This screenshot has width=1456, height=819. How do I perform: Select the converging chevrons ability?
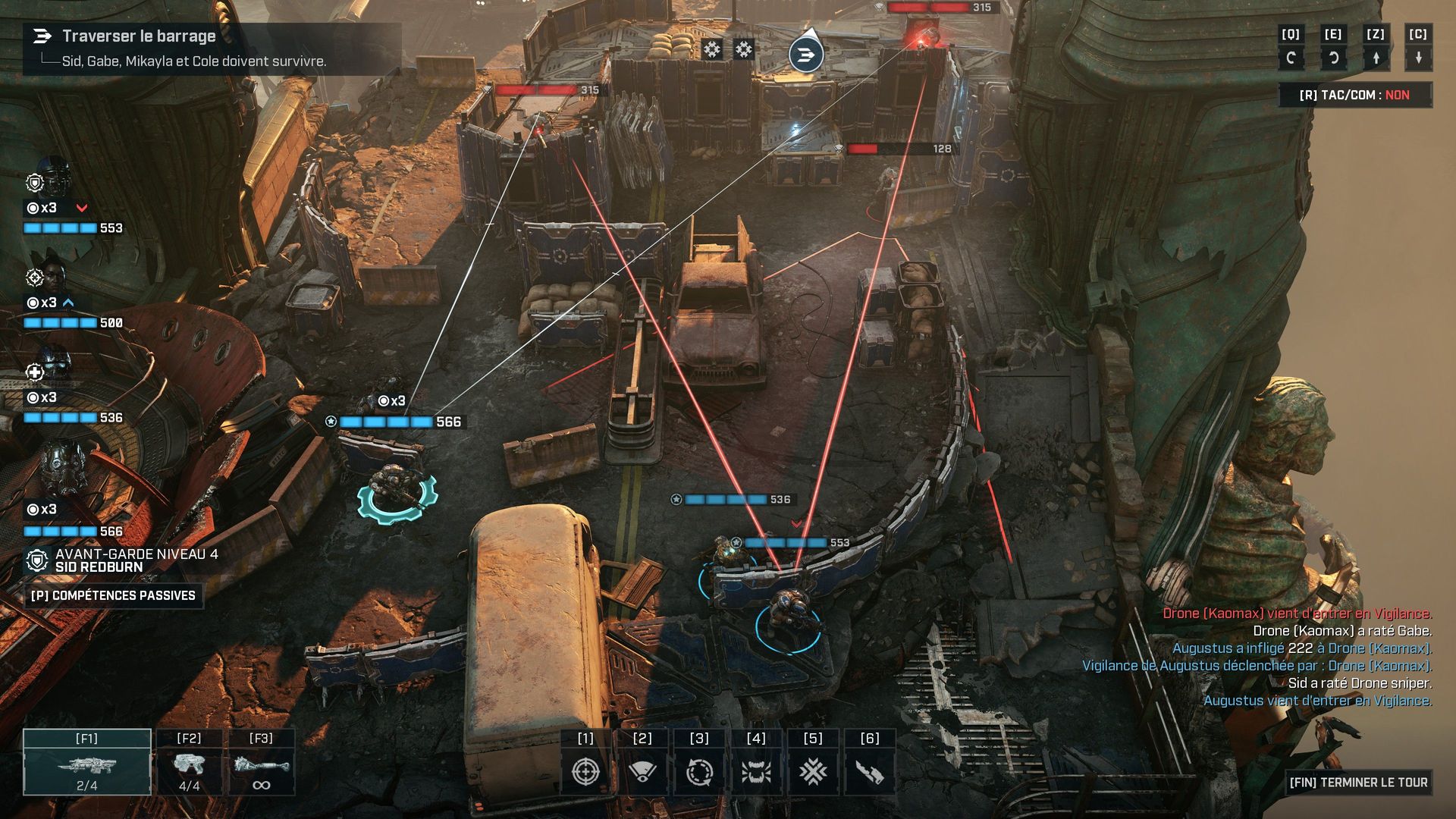point(813,771)
